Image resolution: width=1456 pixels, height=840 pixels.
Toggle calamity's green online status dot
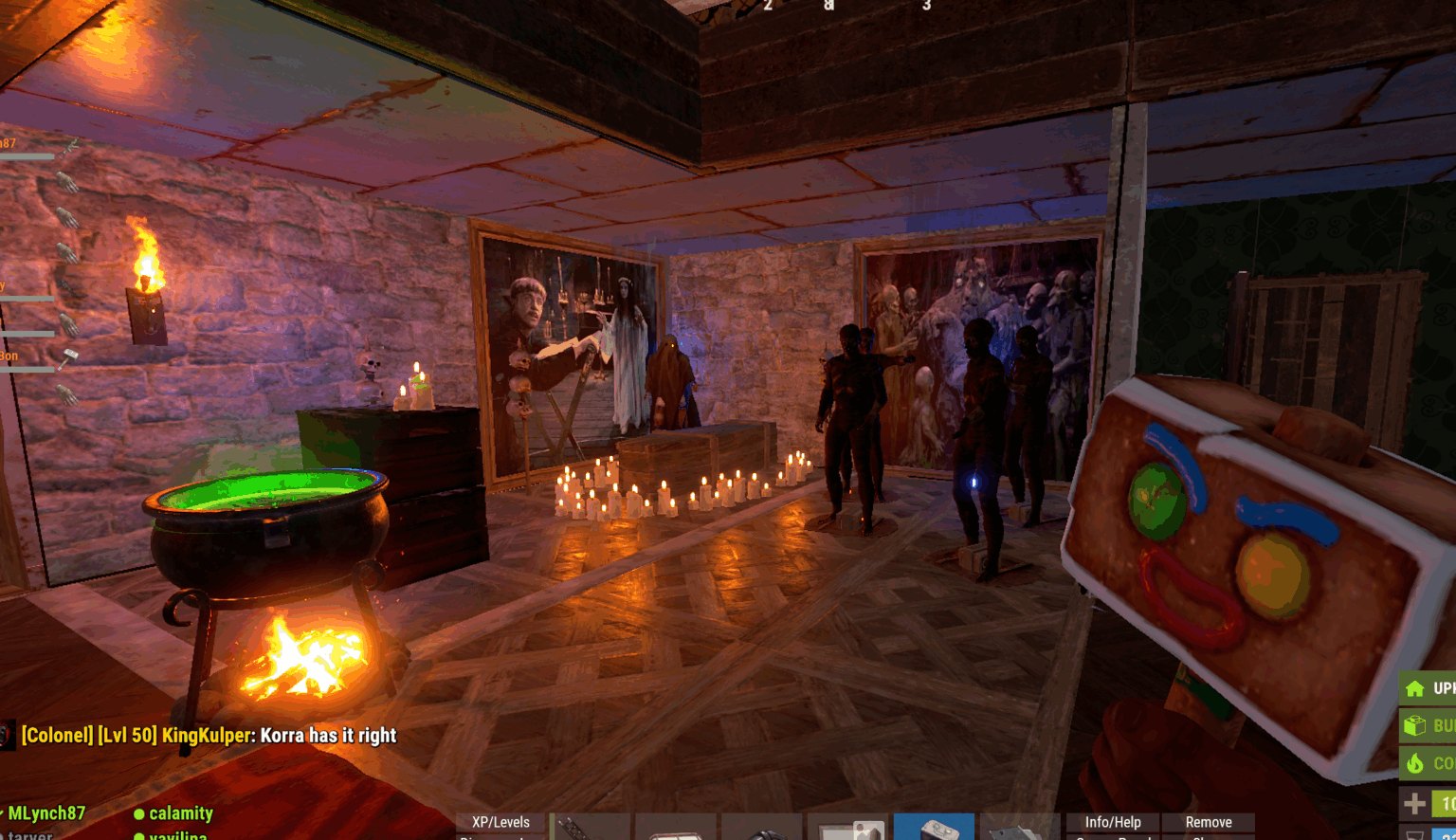pyautogui.click(x=139, y=813)
